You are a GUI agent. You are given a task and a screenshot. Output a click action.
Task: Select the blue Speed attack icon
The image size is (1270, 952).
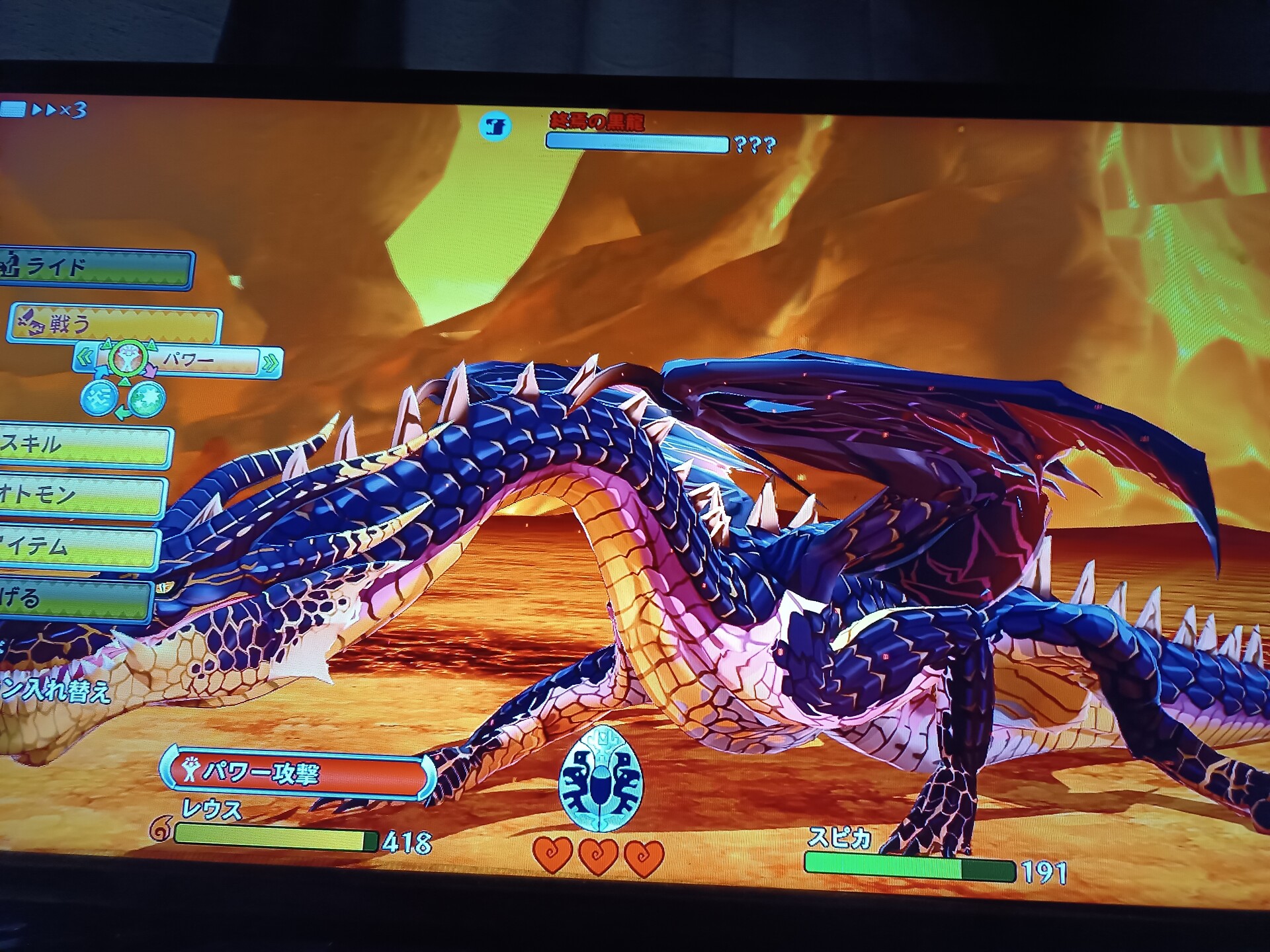click(99, 399)
